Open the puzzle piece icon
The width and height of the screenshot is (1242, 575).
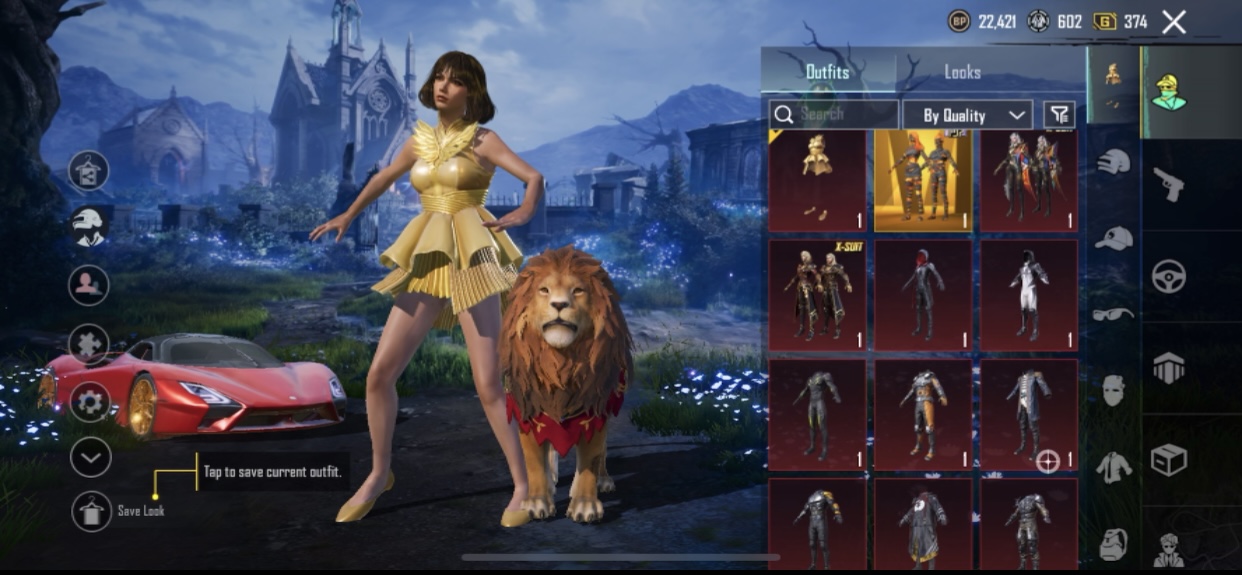pos(90,344)
